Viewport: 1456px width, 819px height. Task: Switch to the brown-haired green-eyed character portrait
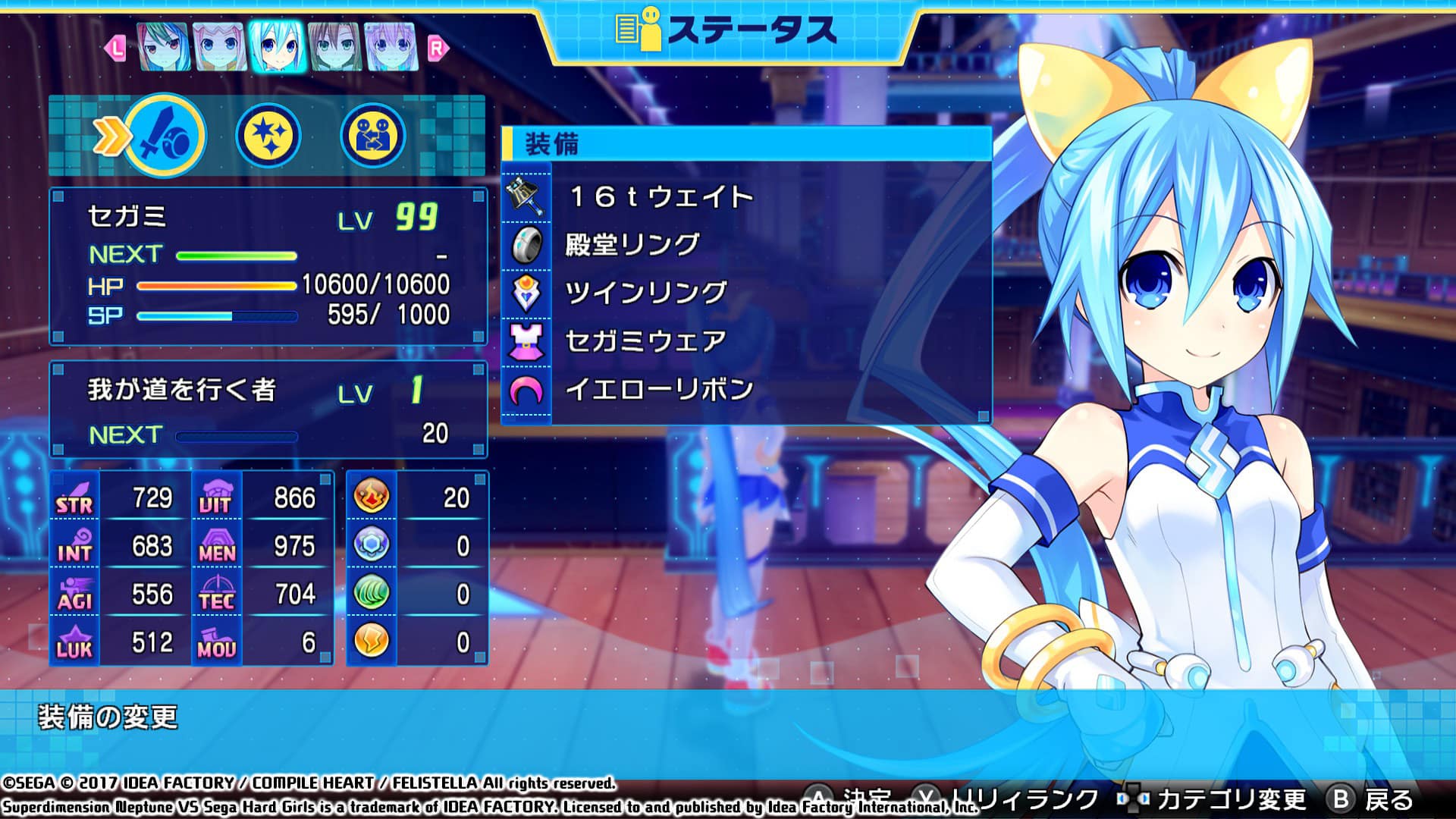pos(334,46)
